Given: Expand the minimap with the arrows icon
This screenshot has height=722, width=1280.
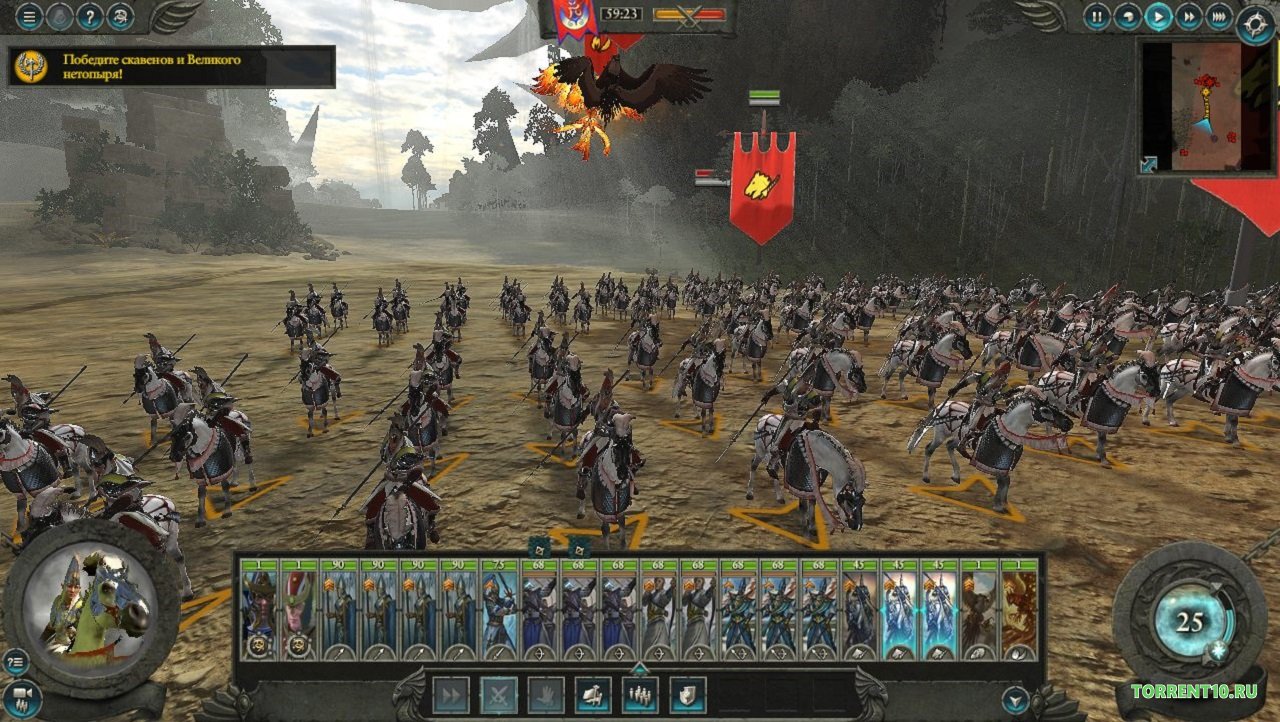Looking at the screenshot, I should pos(1149,165).
